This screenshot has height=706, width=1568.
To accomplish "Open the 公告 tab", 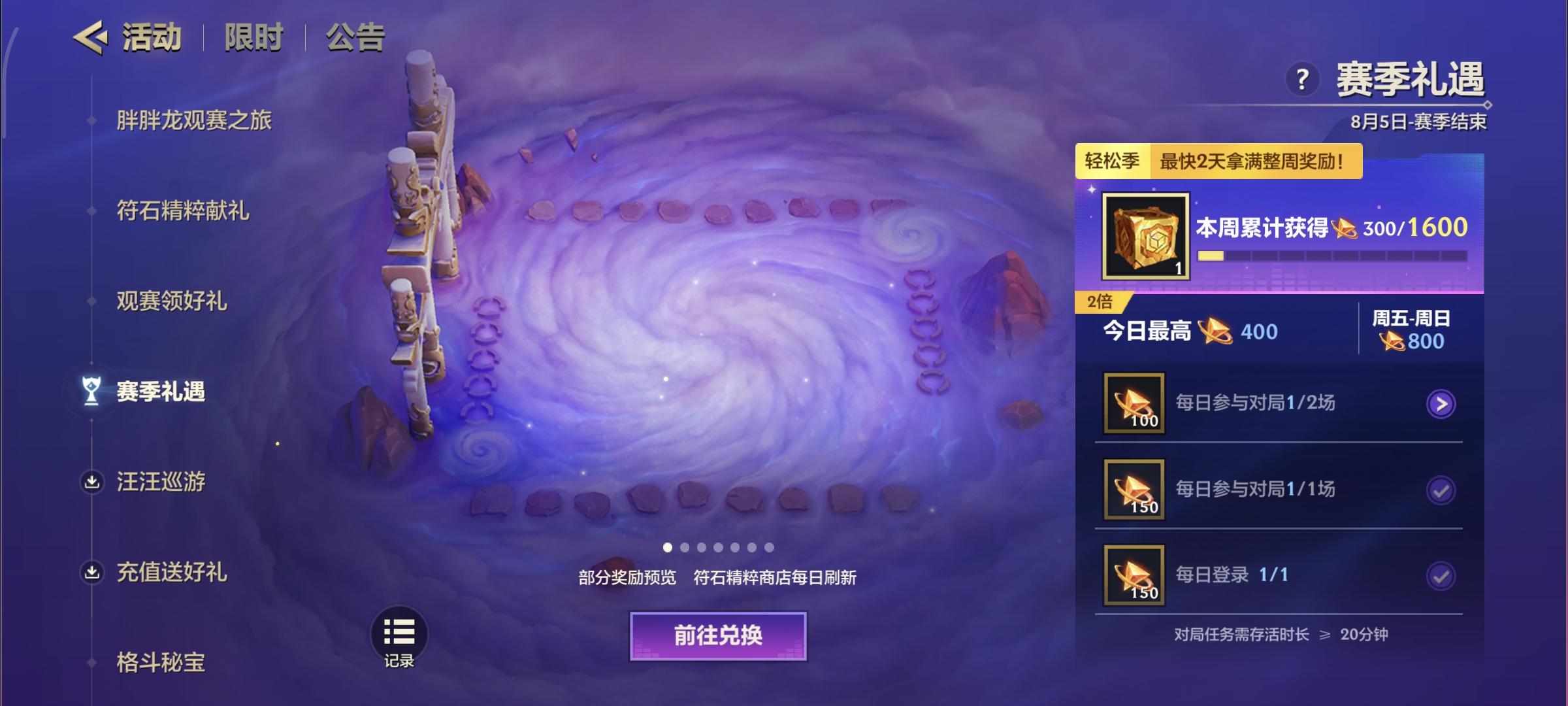I will click(353, 37).
